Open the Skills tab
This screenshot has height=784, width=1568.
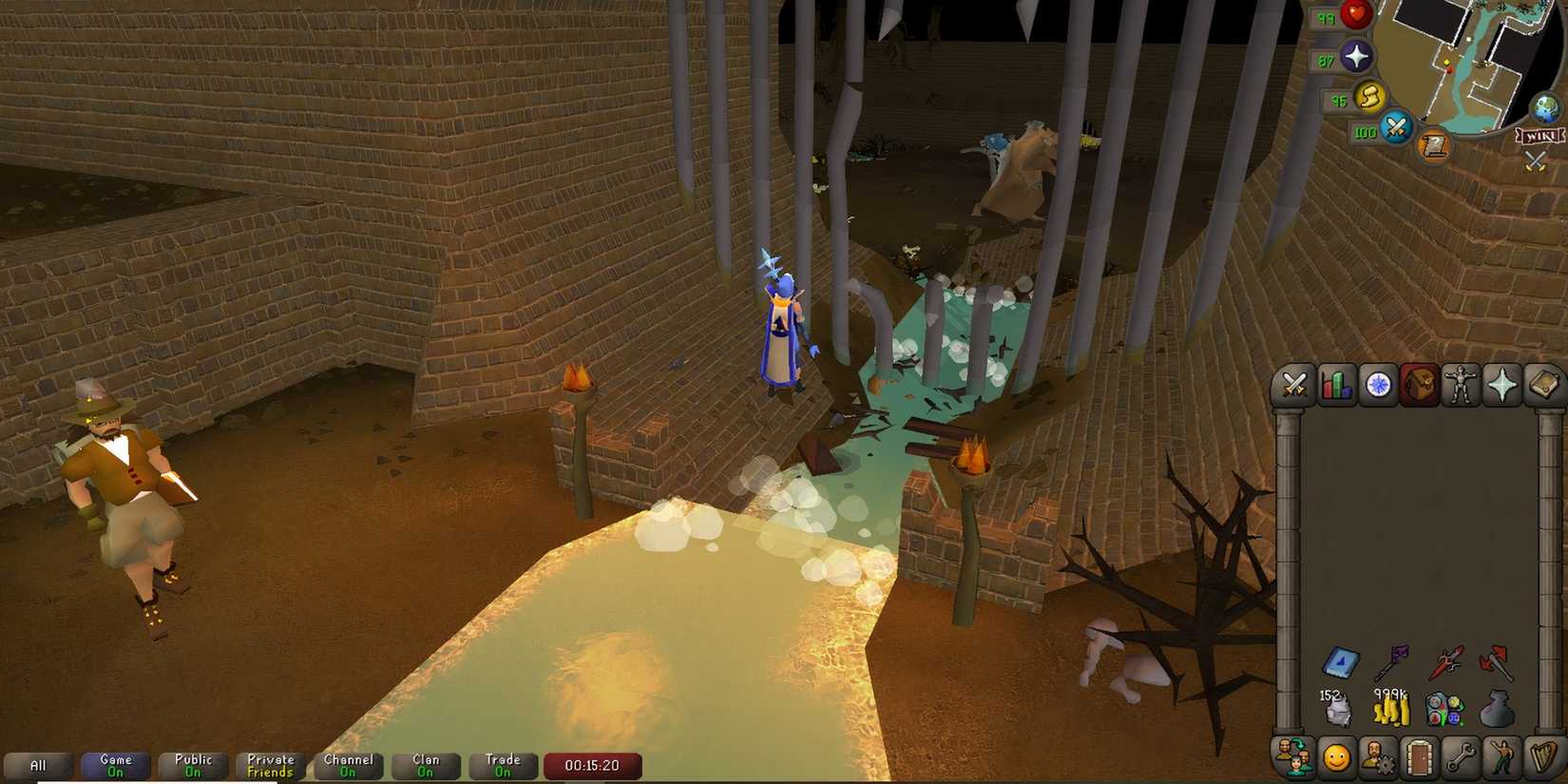coord(1335,385)
